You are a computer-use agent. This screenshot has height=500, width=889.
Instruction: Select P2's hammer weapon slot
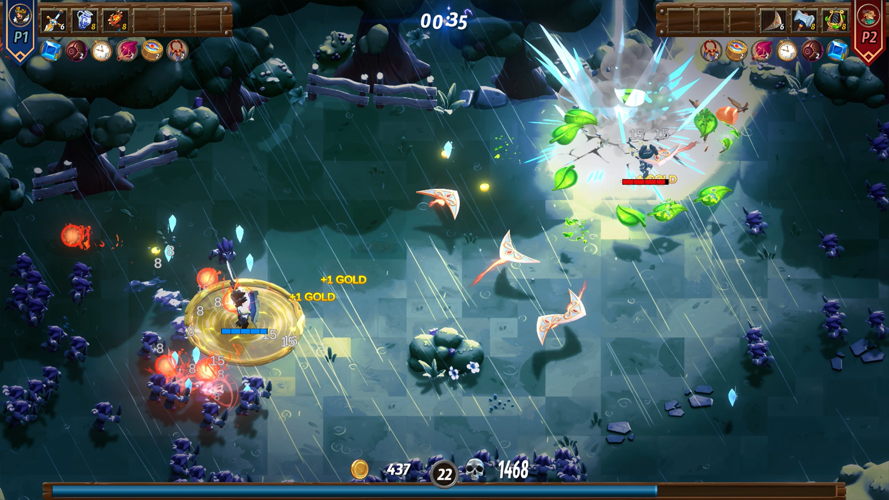point(804,19)
